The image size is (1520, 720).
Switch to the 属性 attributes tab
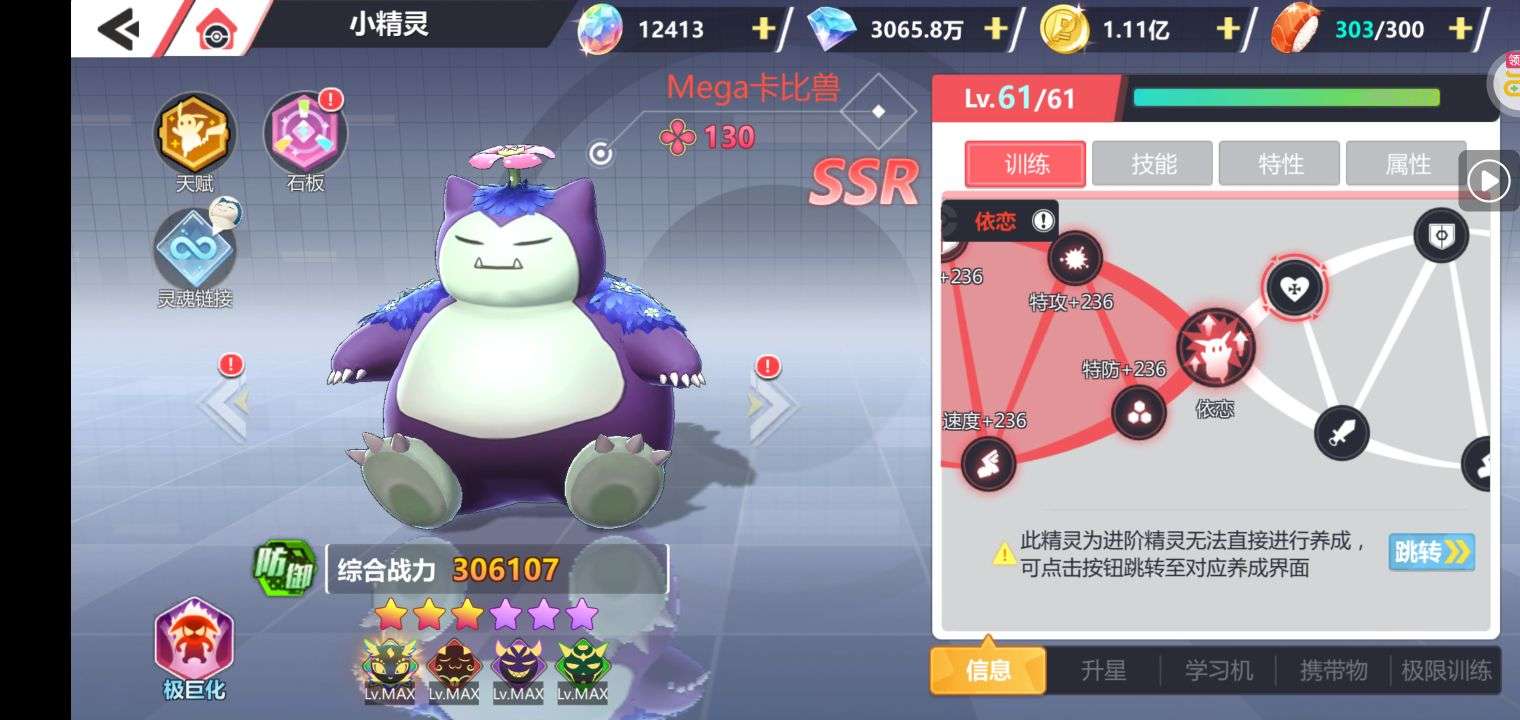click(x=1407, y=164)
